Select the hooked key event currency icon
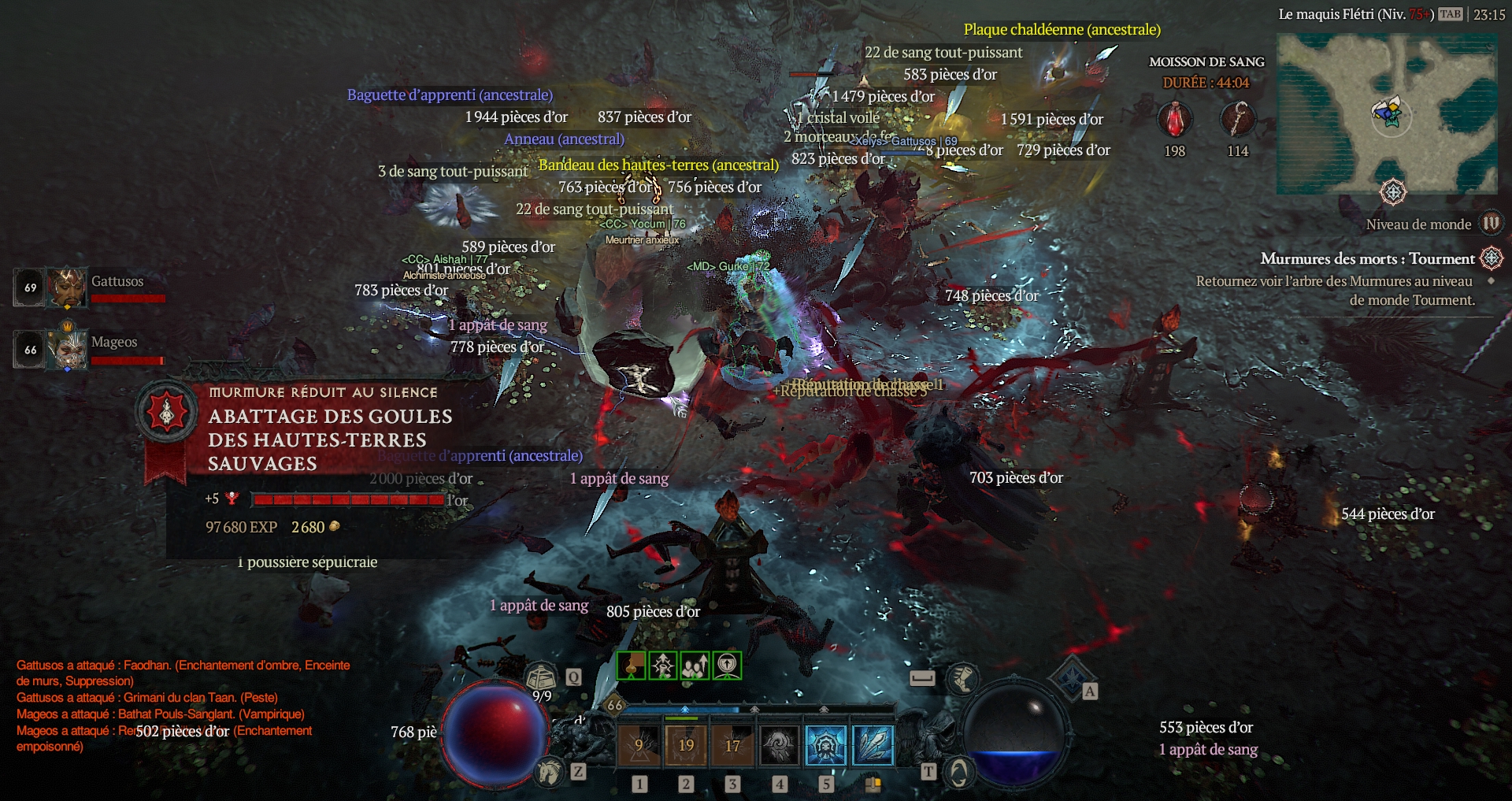The image size is (1512, 801). (1237, 121)
